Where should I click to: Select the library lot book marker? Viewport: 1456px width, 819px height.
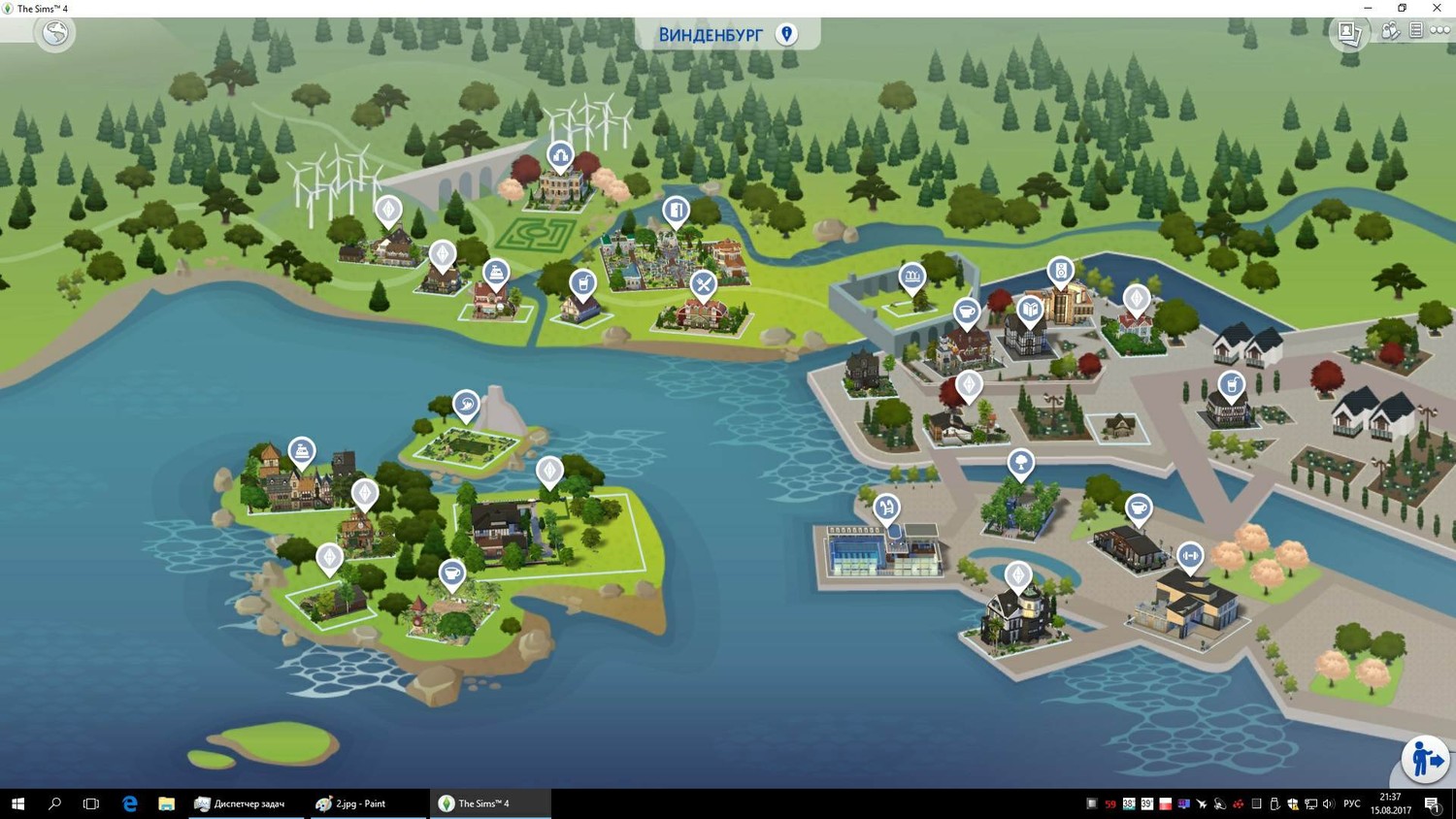(x=1030, y=311)
